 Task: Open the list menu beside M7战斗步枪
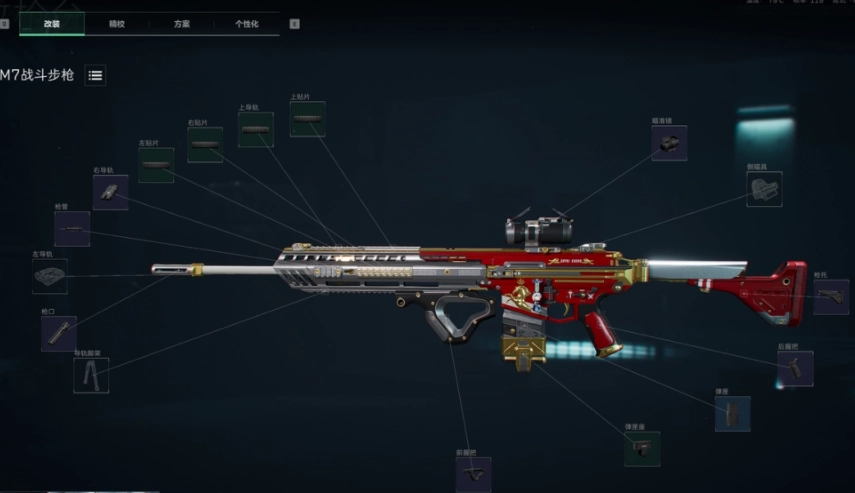point(95,75)
